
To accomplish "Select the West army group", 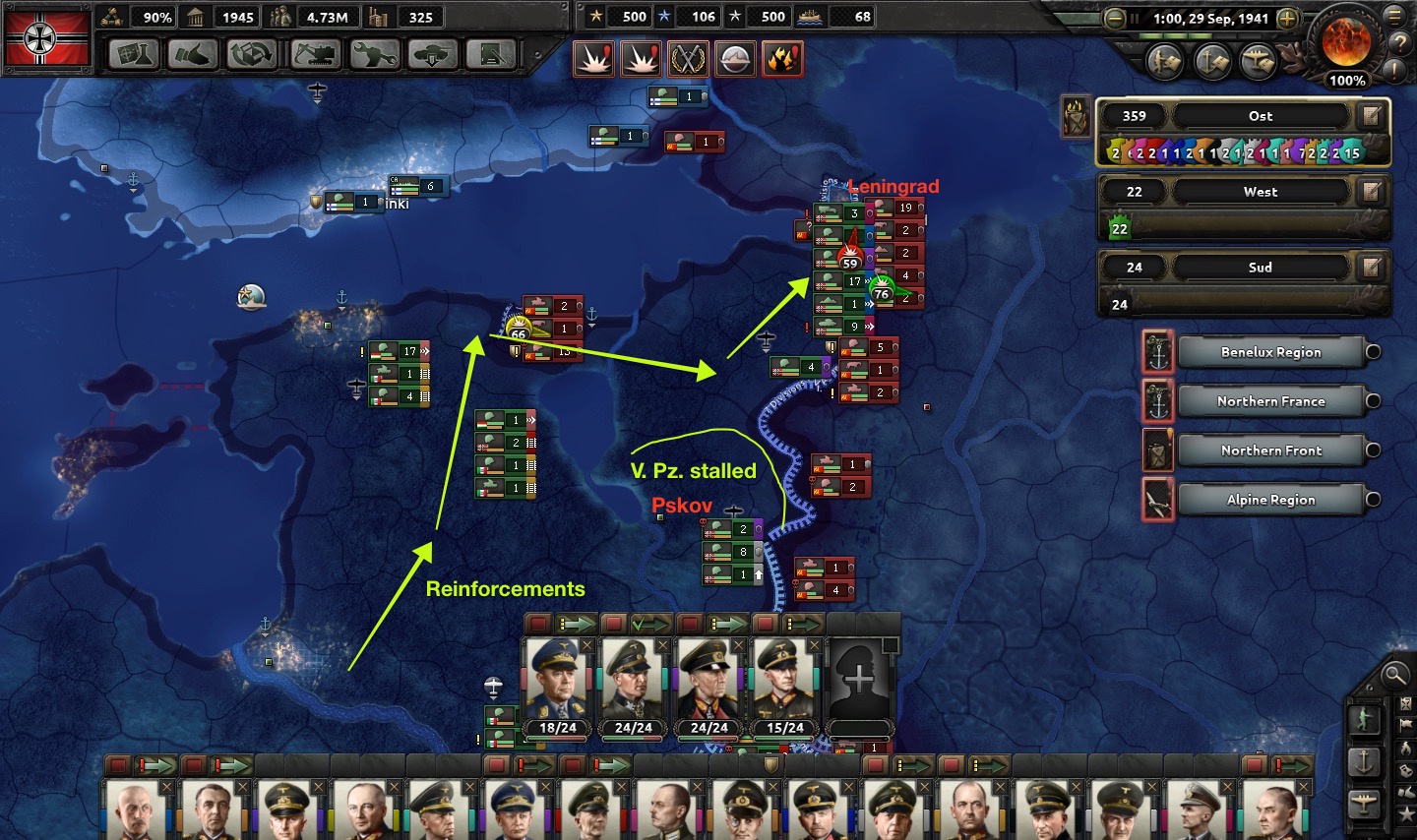I will [x=1260, y=192].
